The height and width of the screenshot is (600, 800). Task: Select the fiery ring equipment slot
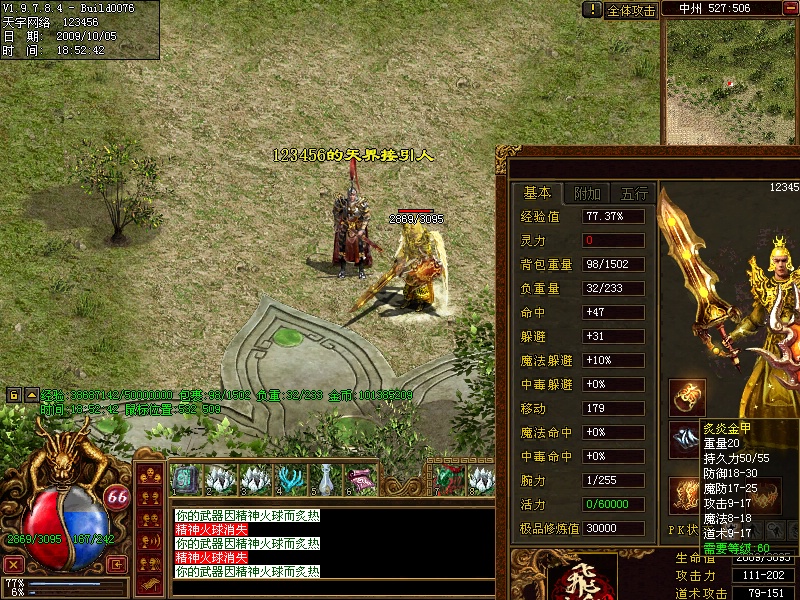(x=687, y=397)
